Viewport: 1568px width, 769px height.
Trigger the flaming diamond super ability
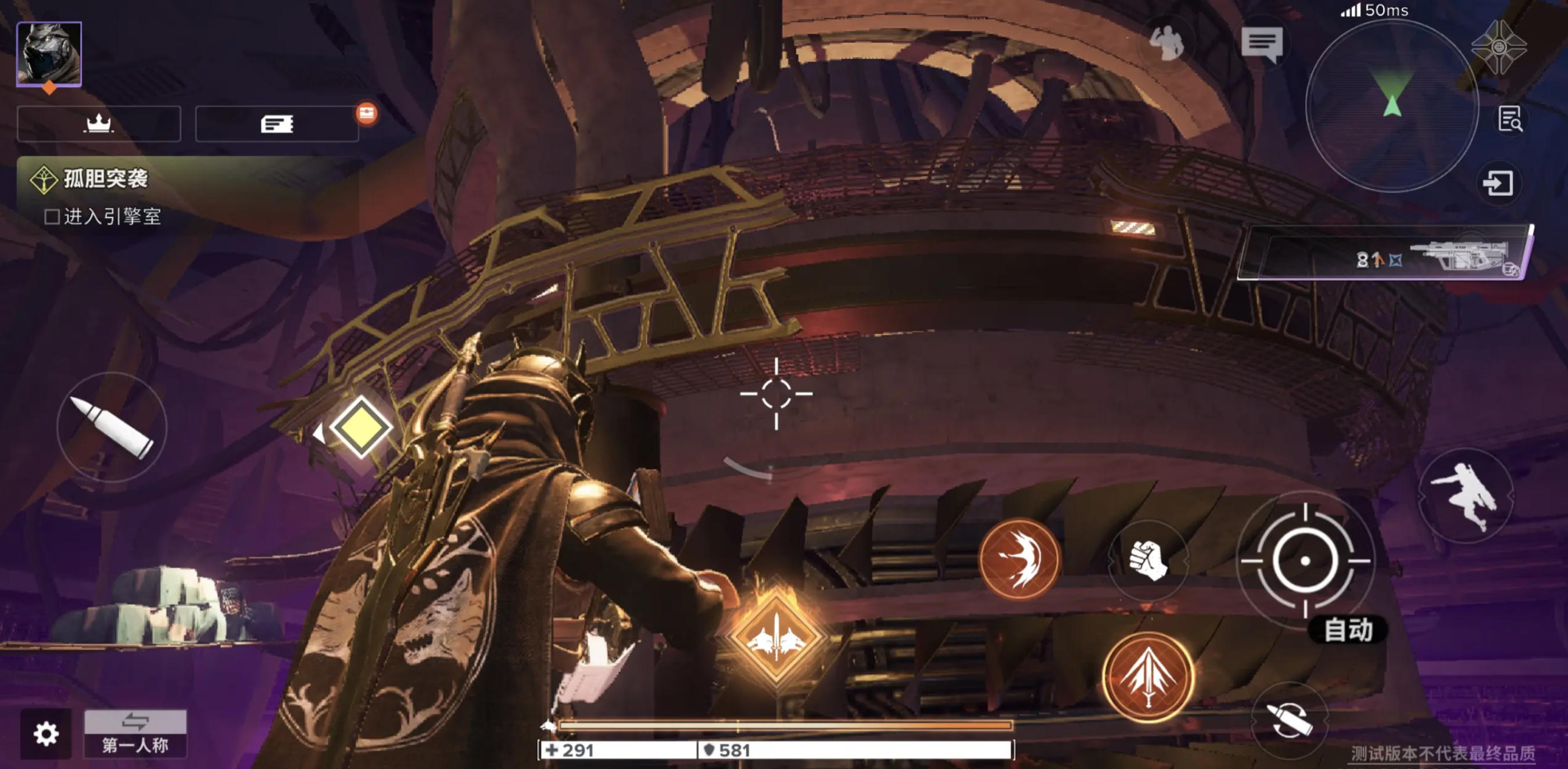point(776,637)
